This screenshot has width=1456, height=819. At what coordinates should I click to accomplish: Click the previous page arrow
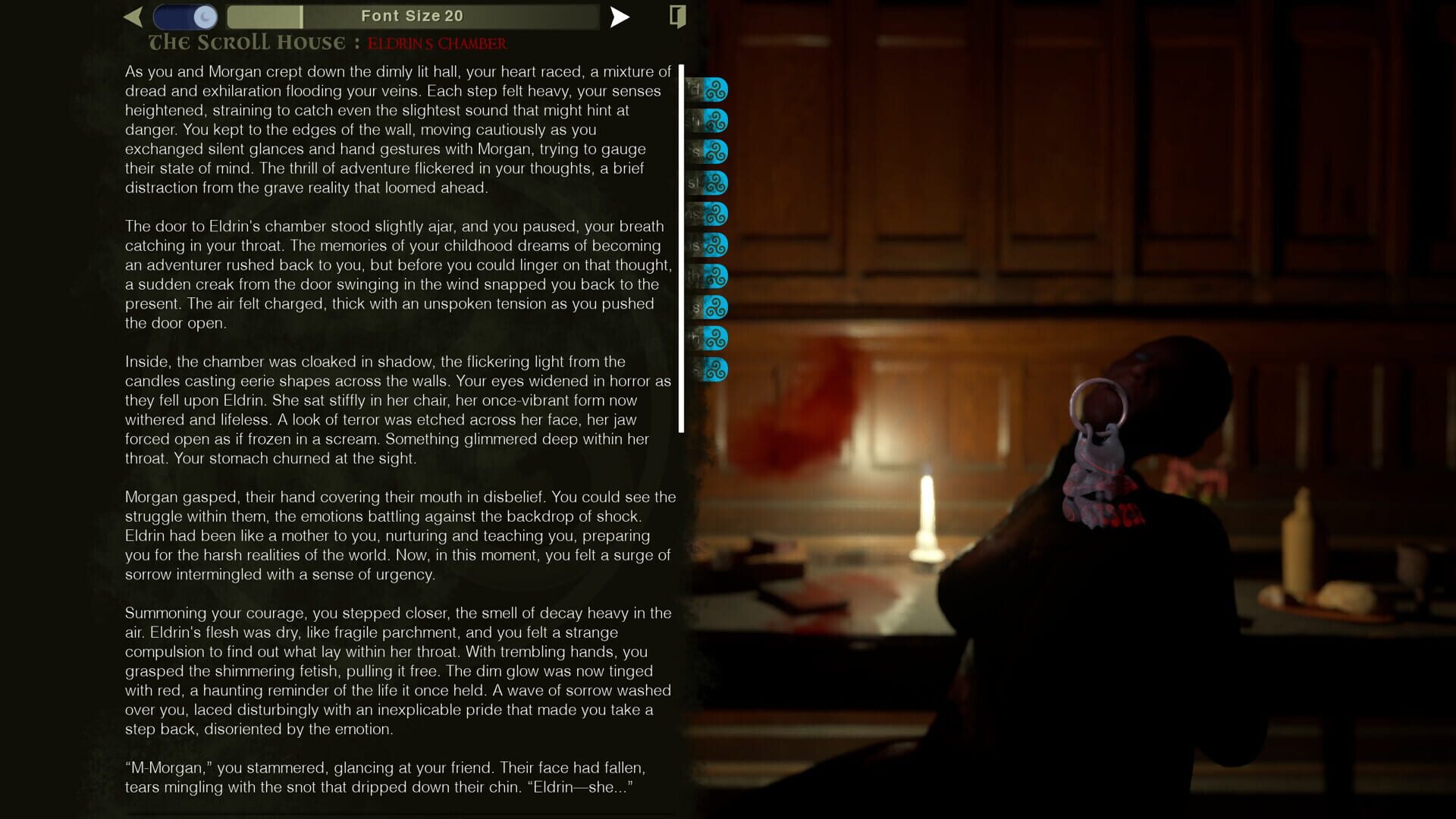[134, 15]
